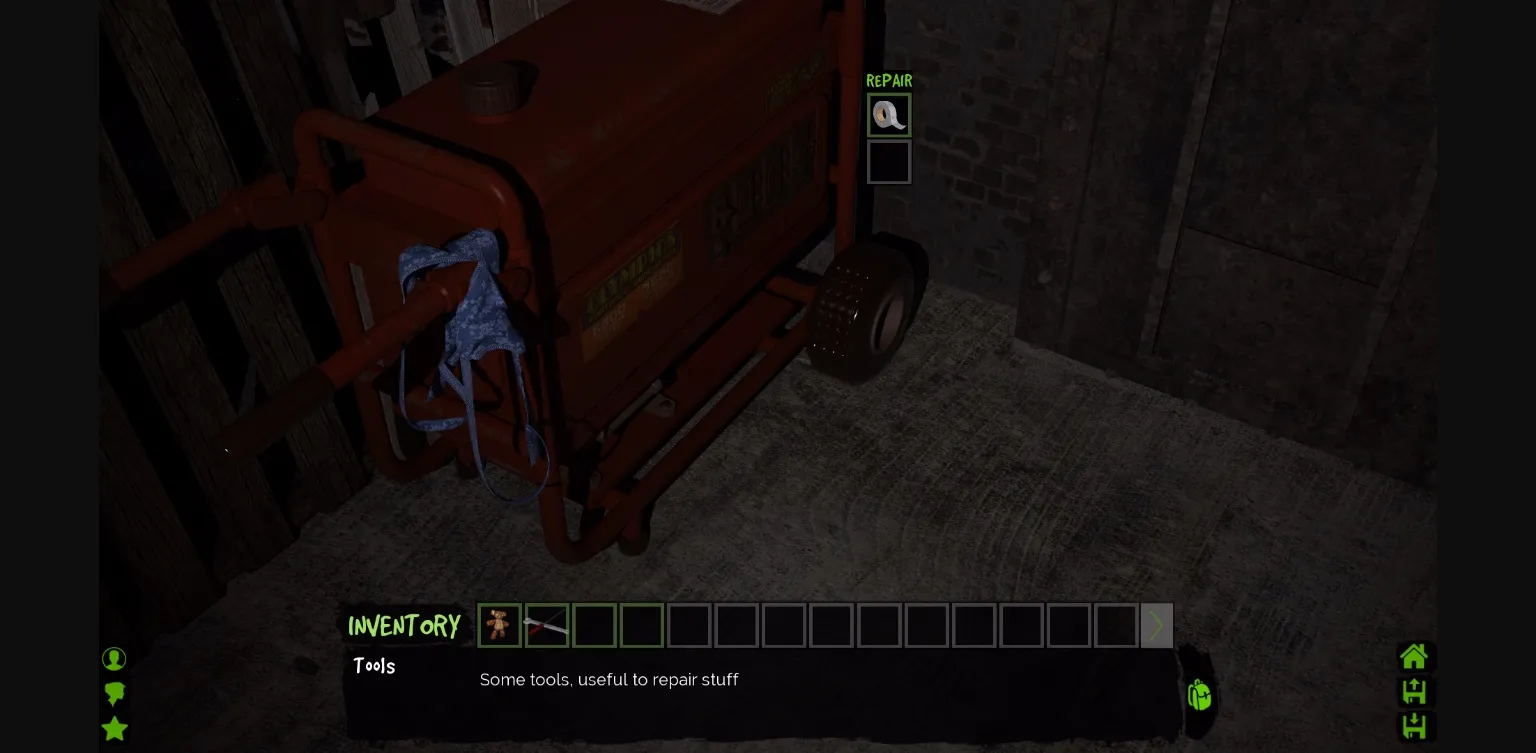Open the circled player profile icon
The height and width of the screenshot is (753, 1536).
pos(114,659)
